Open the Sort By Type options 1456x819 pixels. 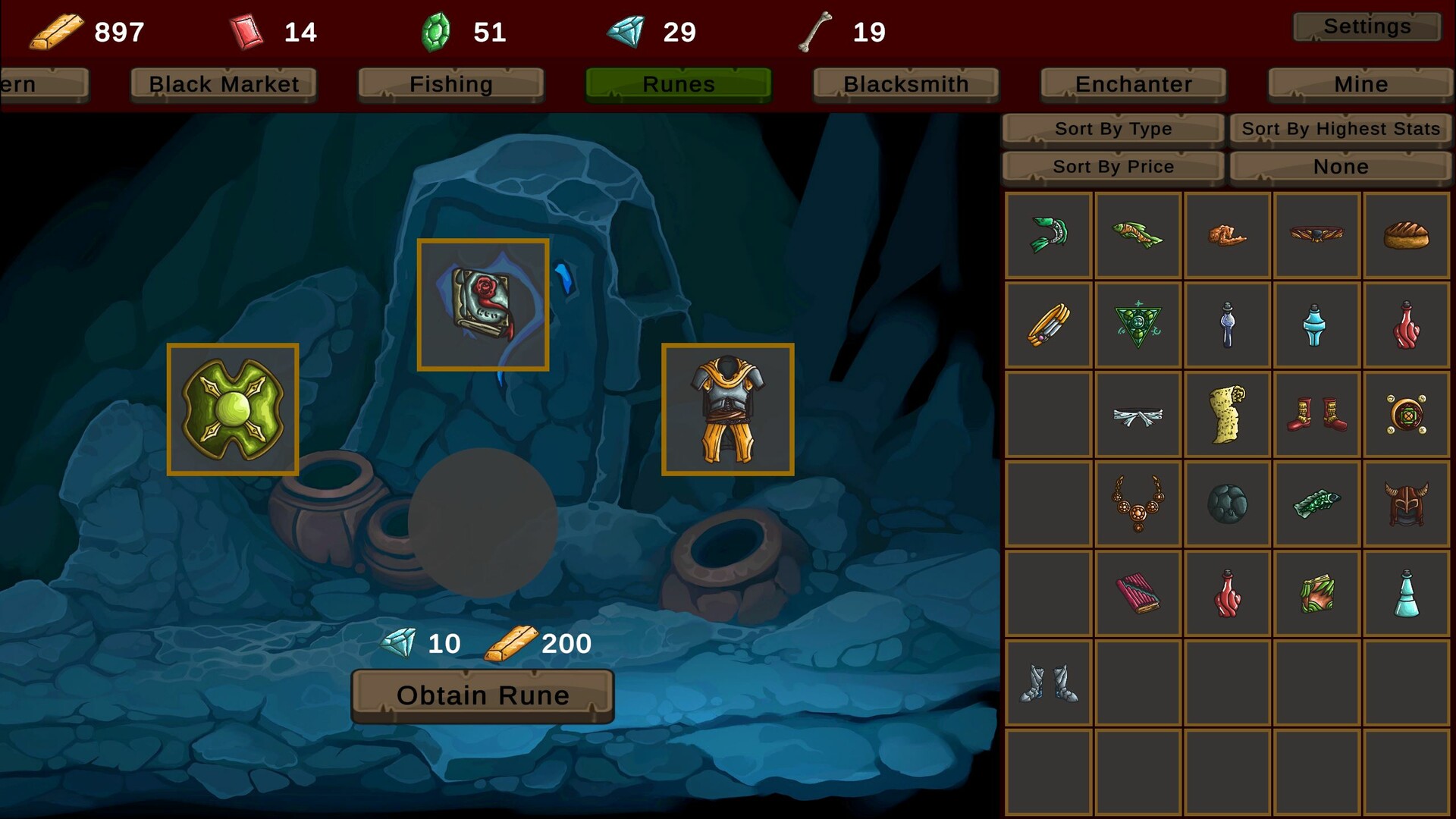coord(1112,128)
